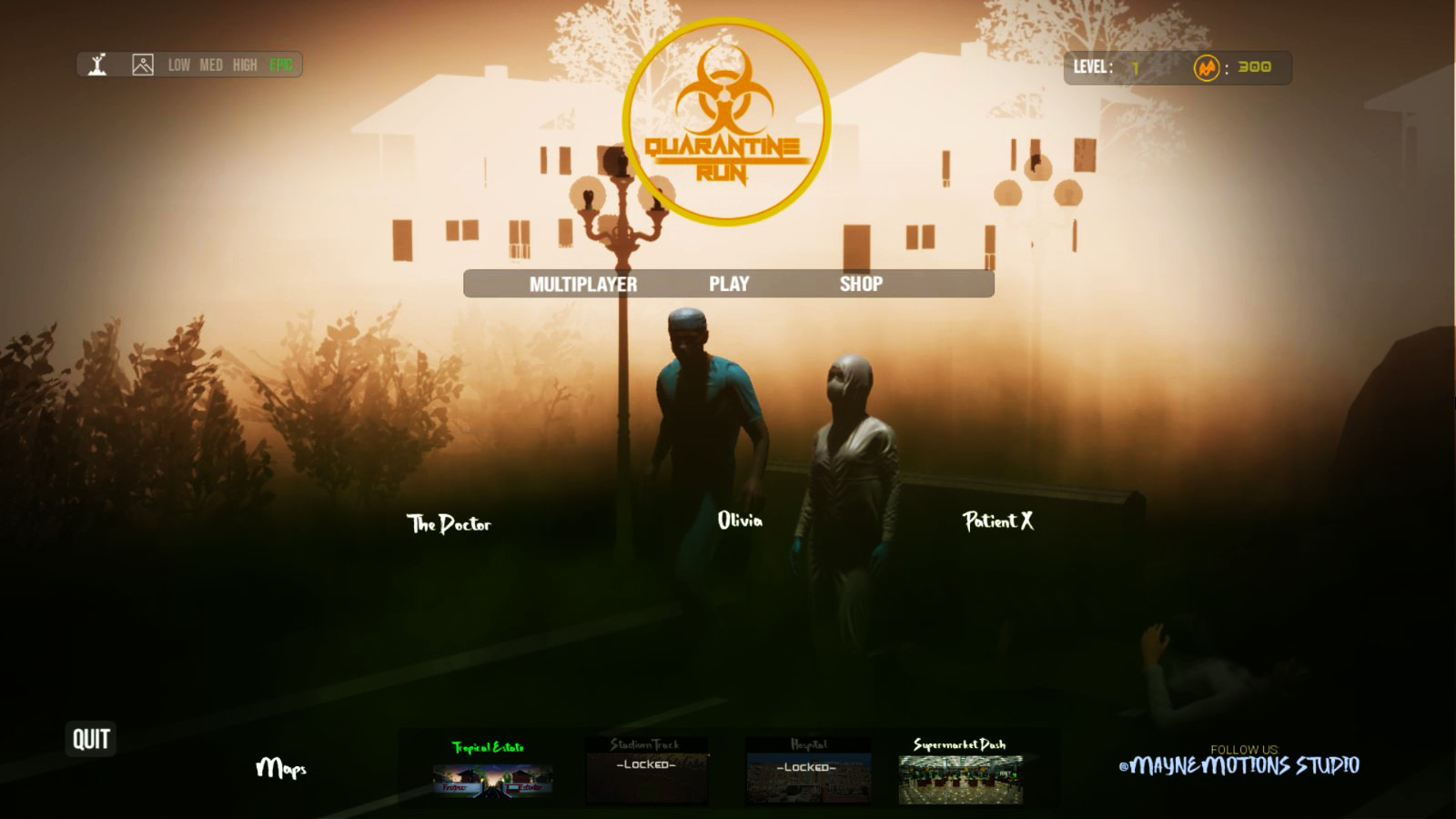The width and height of the screenshot is (1456, 819).
Task: Switch graphics quality to MED
Action: pyautogui.click(x=211, y=65)
